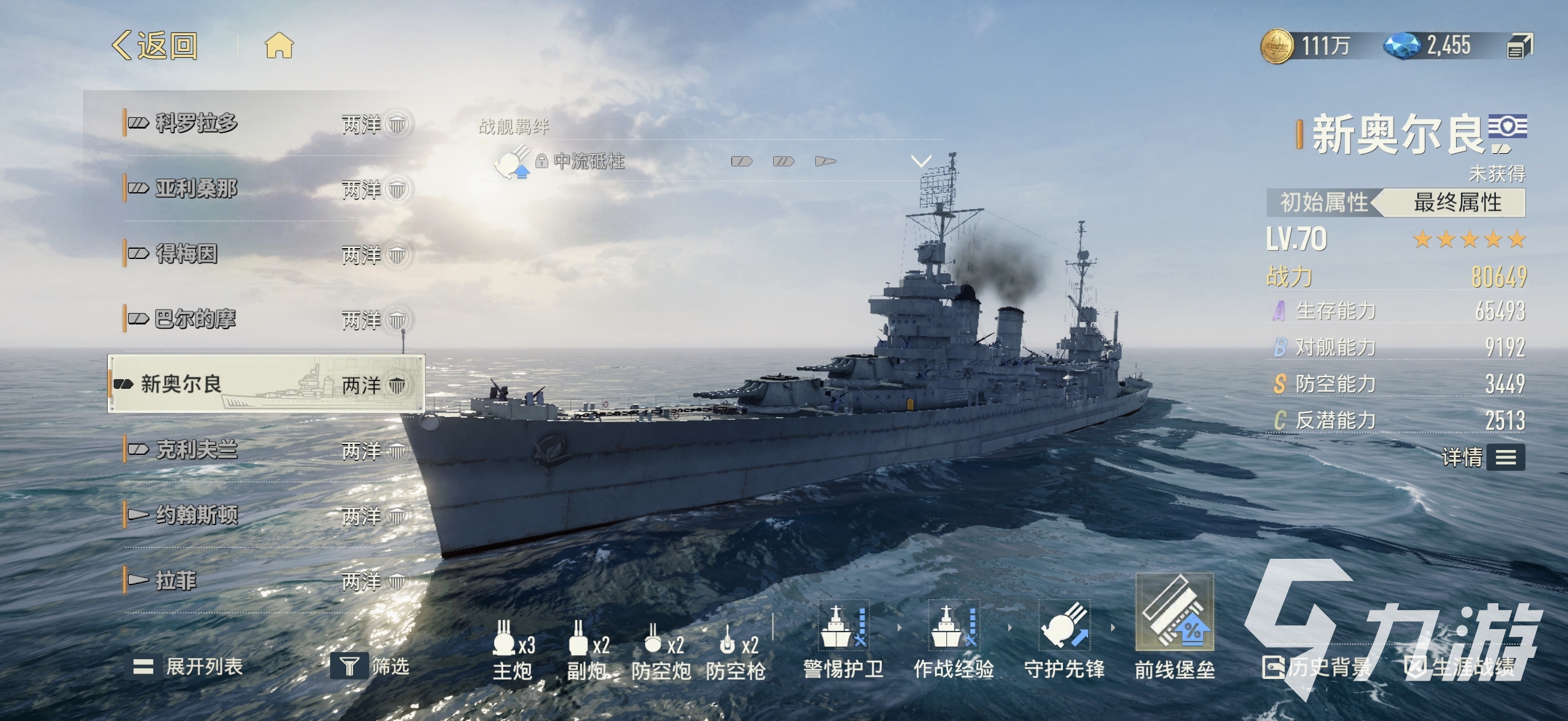Switch to the 初始属性 tab

(1323, 202)
